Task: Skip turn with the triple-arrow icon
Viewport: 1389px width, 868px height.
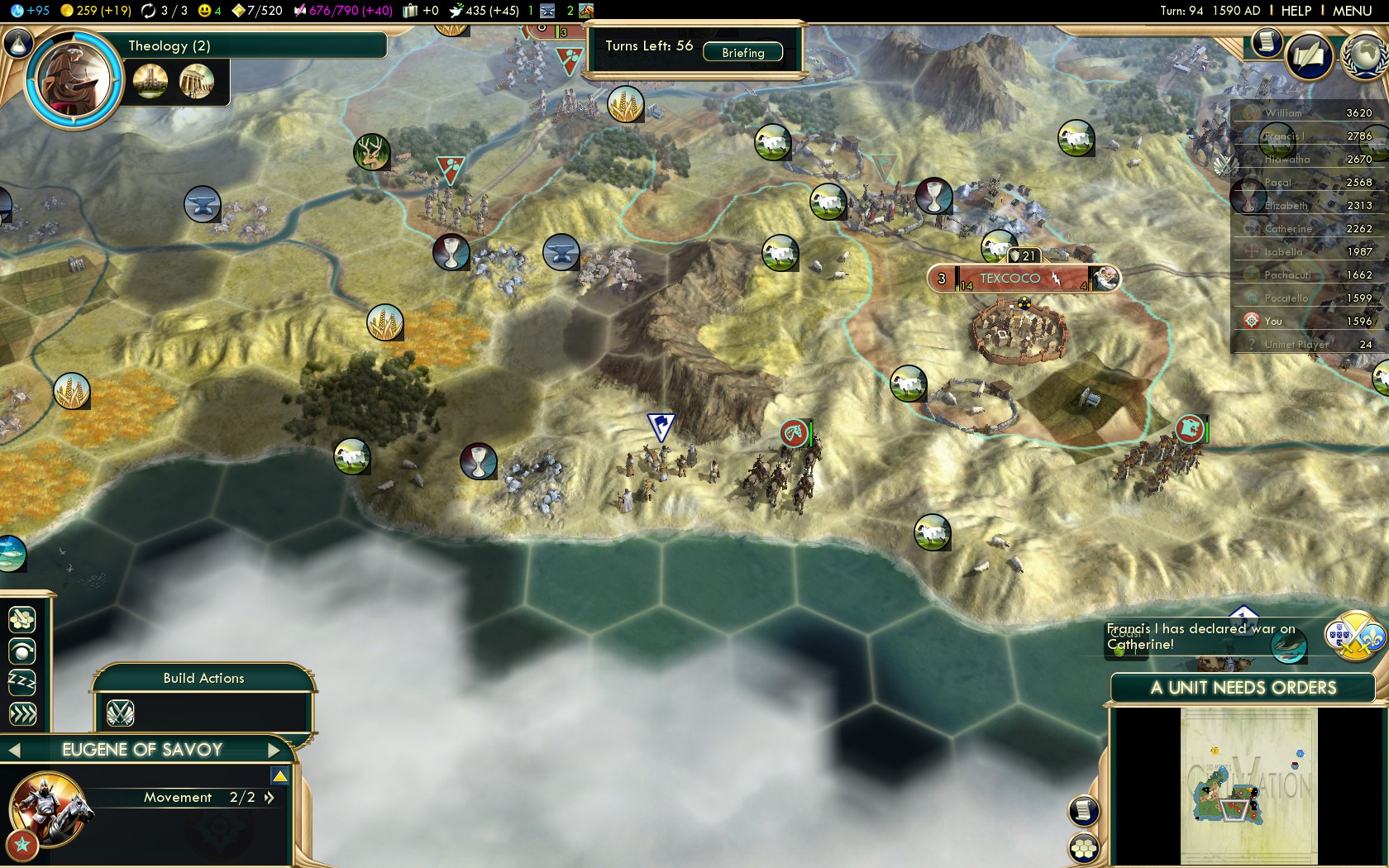Action: [22, 713]
